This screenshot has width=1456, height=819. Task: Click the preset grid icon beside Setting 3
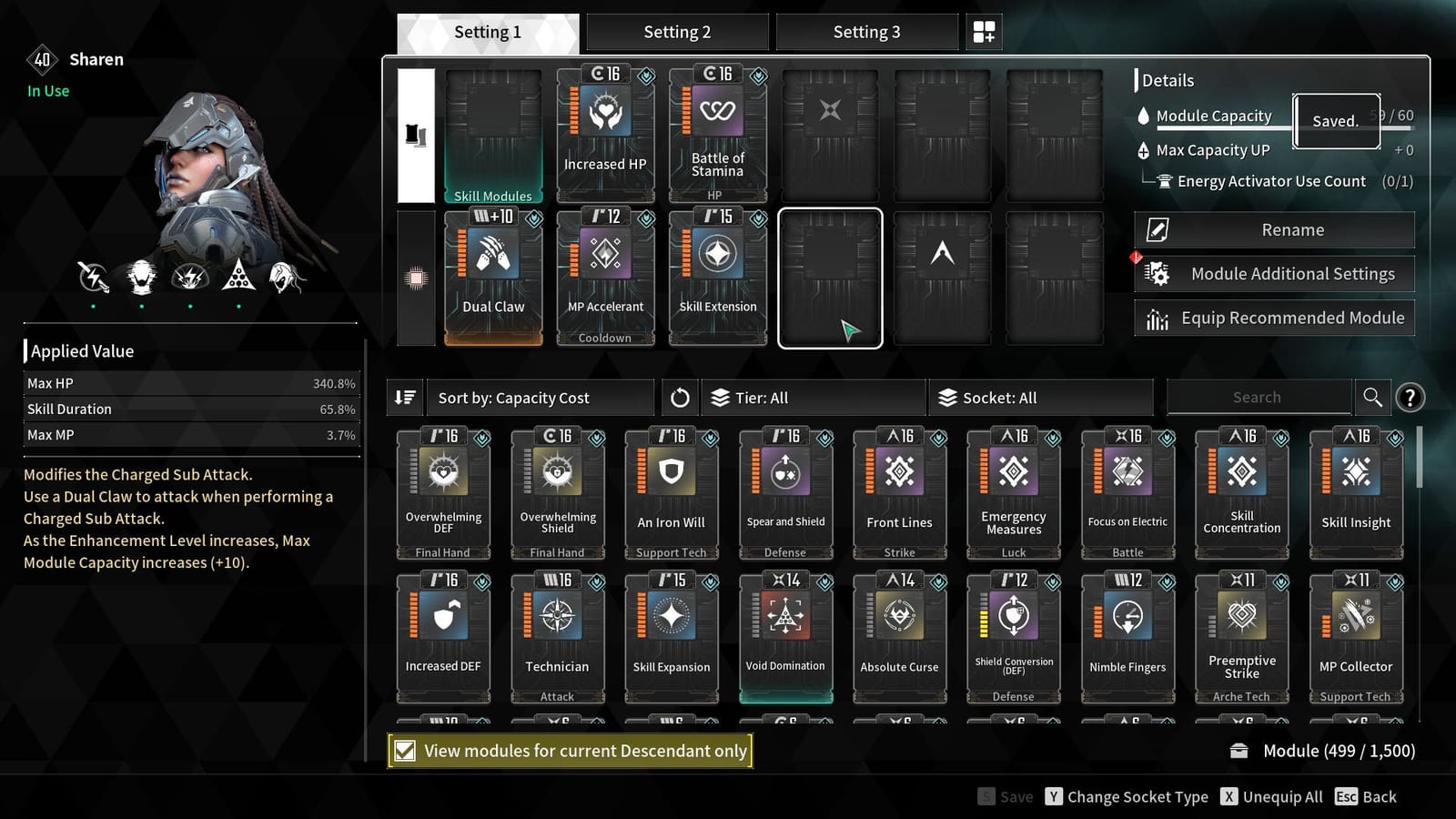(x=984, y=31)
